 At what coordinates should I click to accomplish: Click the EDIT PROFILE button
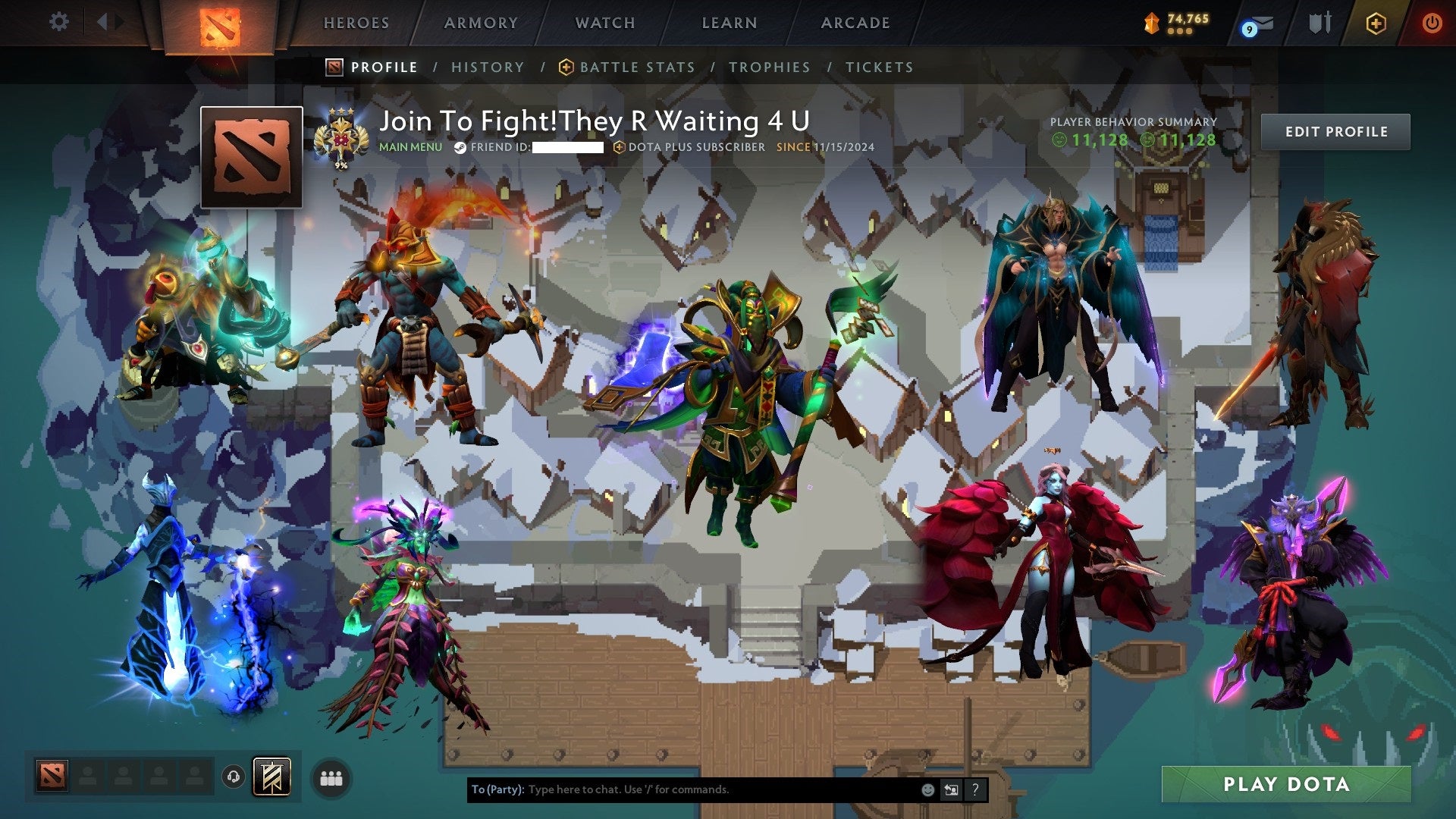point(1335,131)
